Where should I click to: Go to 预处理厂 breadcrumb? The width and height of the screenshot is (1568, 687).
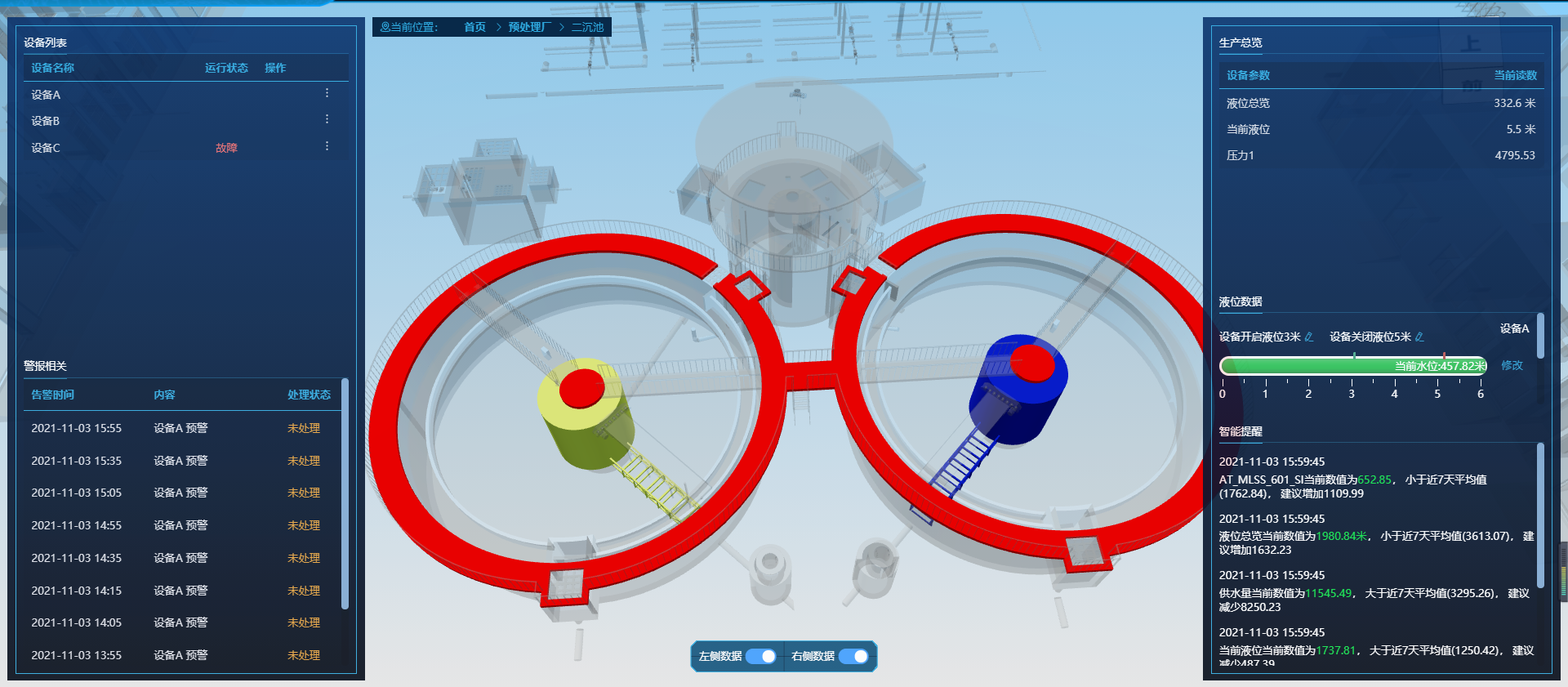point(529,27)
